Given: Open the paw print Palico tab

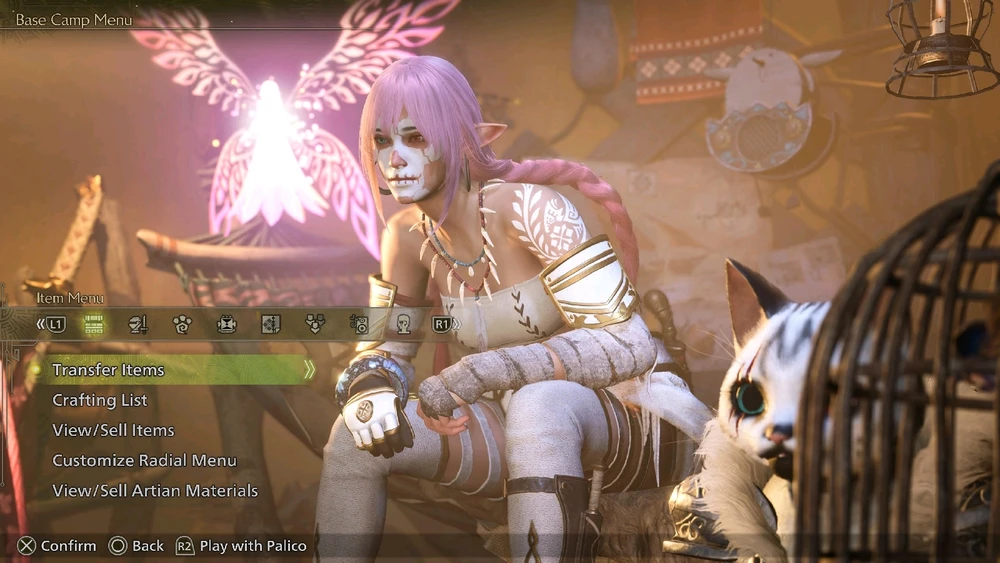Looking at the screenshot, I should (182, 323).
